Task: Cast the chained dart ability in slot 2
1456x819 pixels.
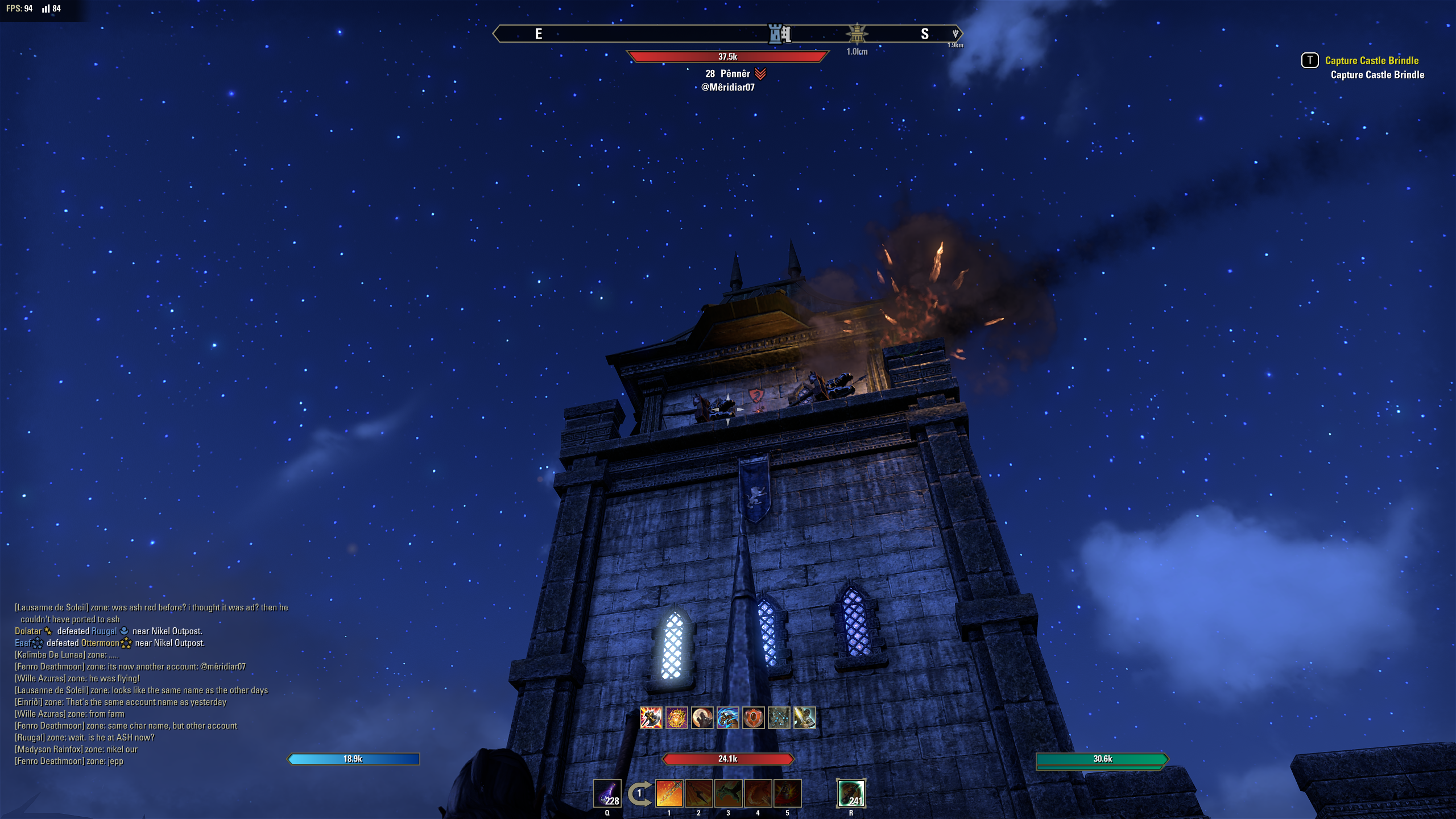Action: click(699, 793)
